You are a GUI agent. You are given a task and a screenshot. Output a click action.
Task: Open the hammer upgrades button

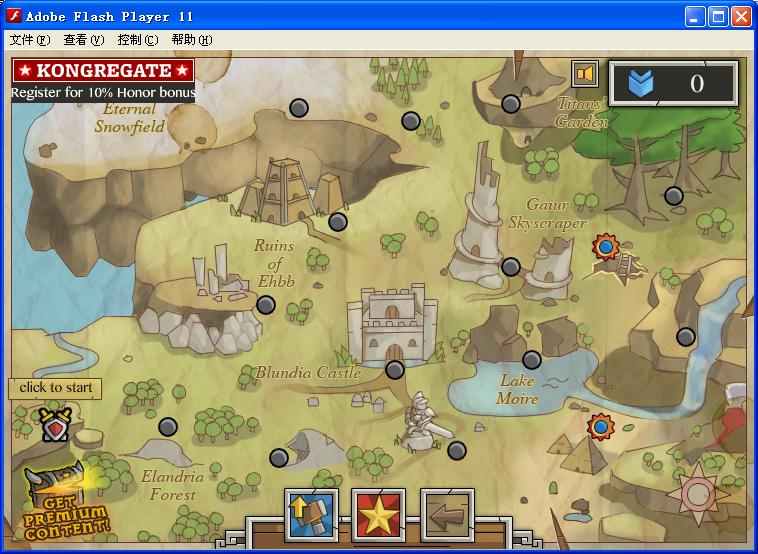[x=311, y=514]
